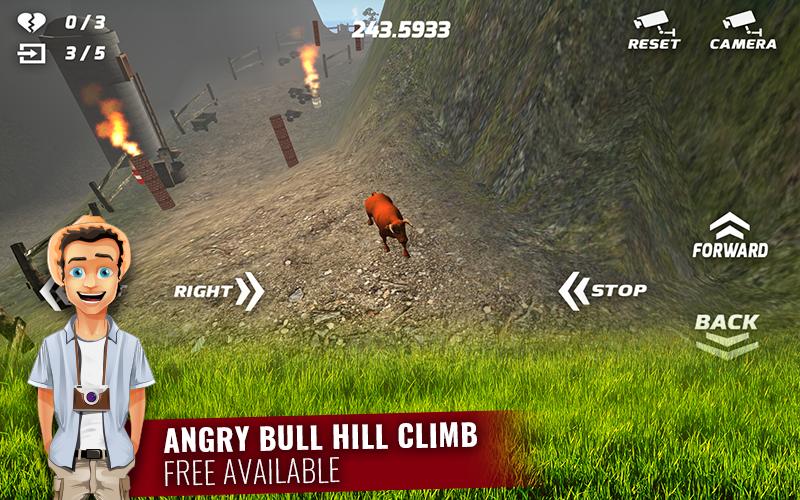Move the bull with the FORWARD arrow

730,236
